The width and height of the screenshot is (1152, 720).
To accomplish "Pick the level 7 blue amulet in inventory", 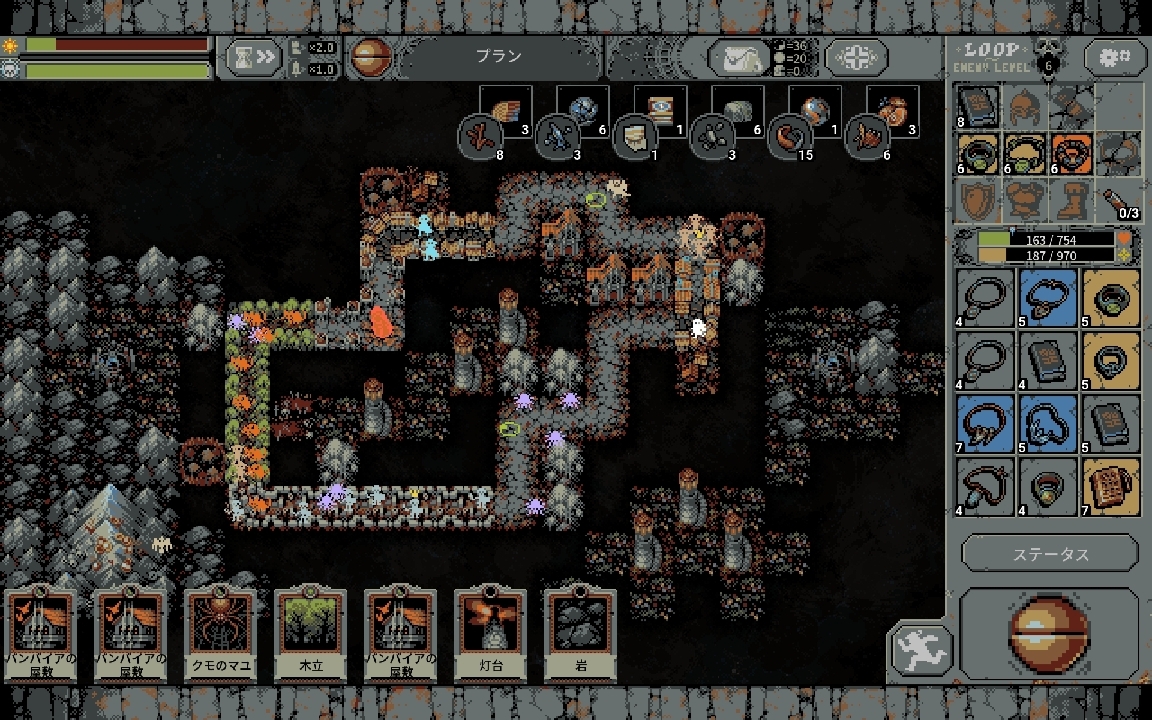I will coord(987,423).
